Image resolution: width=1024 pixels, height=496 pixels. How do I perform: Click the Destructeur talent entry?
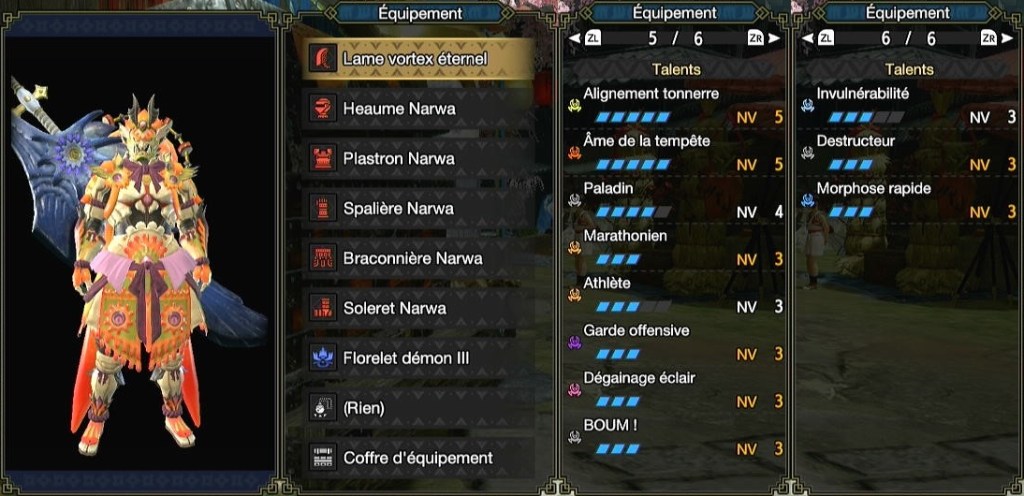[x=905, y=152]
